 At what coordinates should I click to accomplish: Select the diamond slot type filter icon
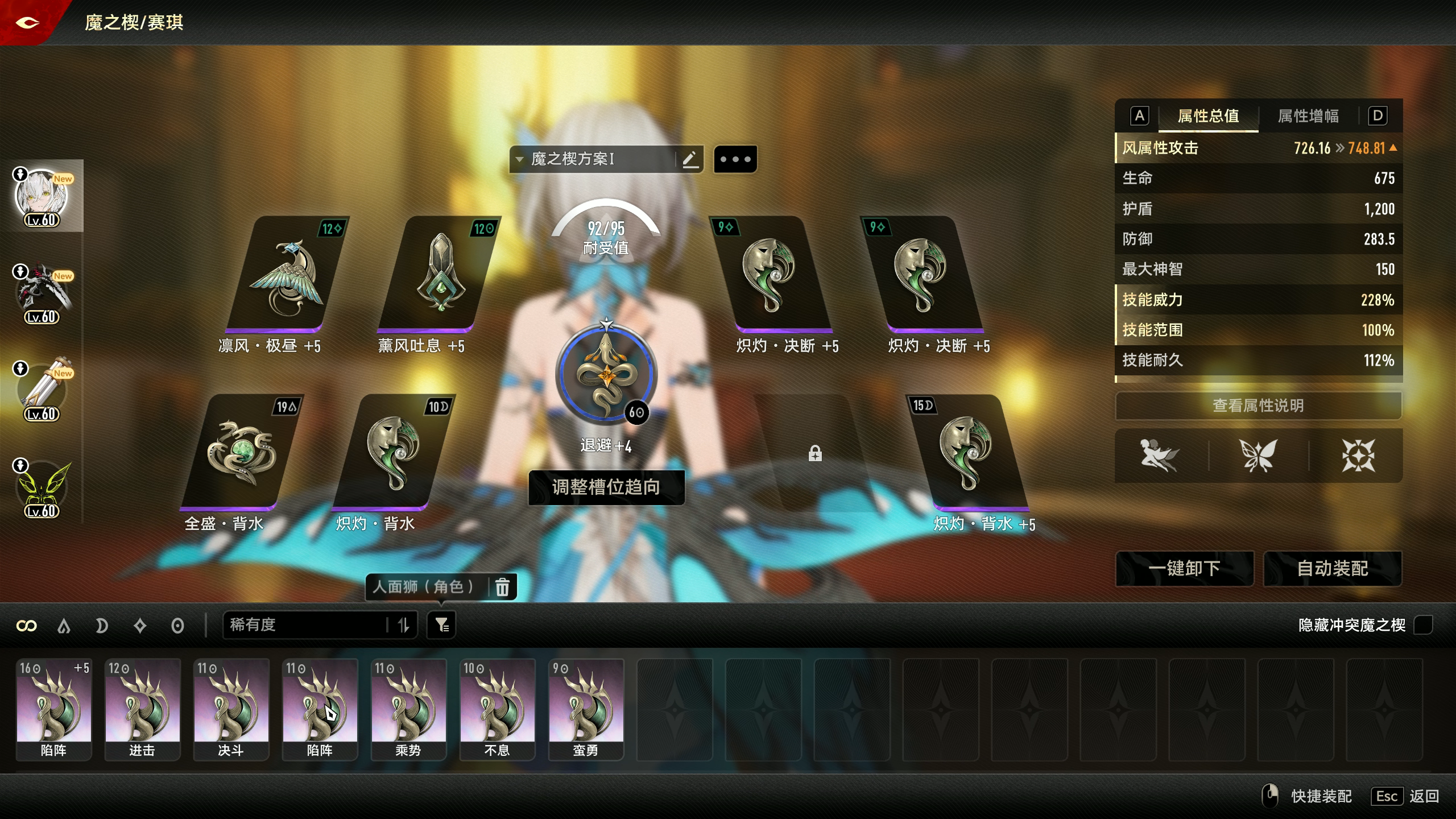tap(139, 625)
